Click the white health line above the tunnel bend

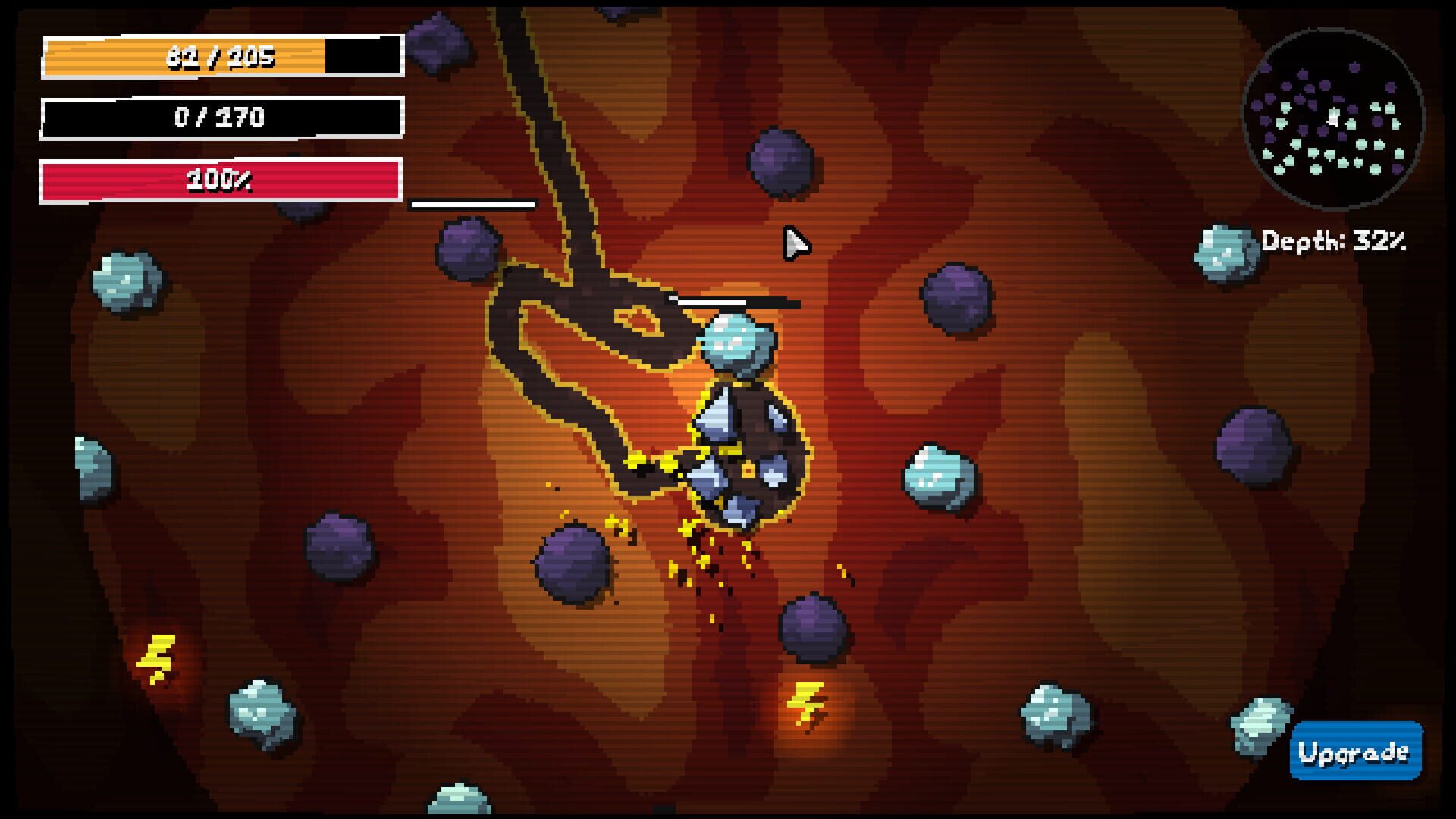(472, 203)
